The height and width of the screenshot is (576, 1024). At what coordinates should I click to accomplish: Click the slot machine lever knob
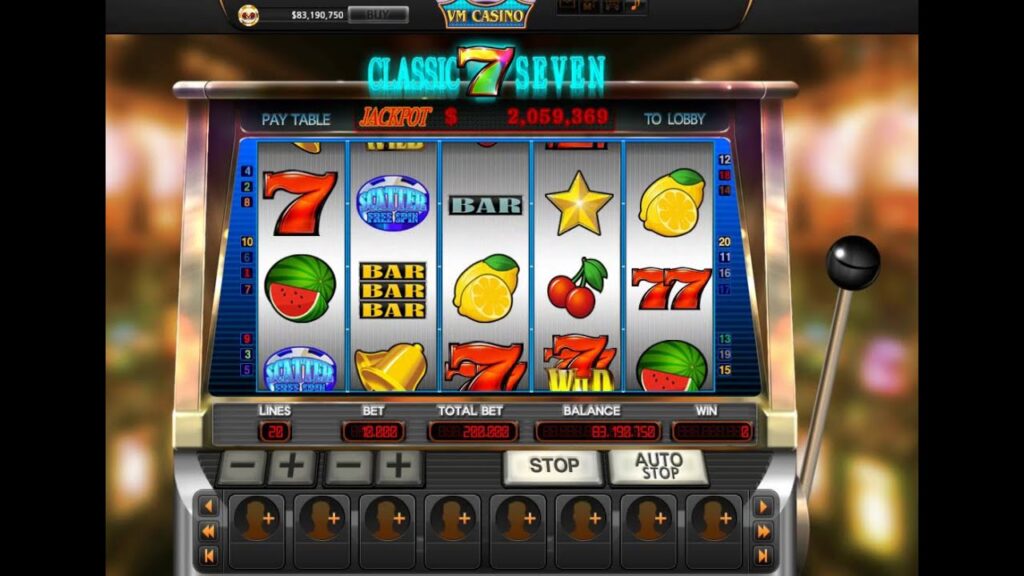[x=852, y=262]
